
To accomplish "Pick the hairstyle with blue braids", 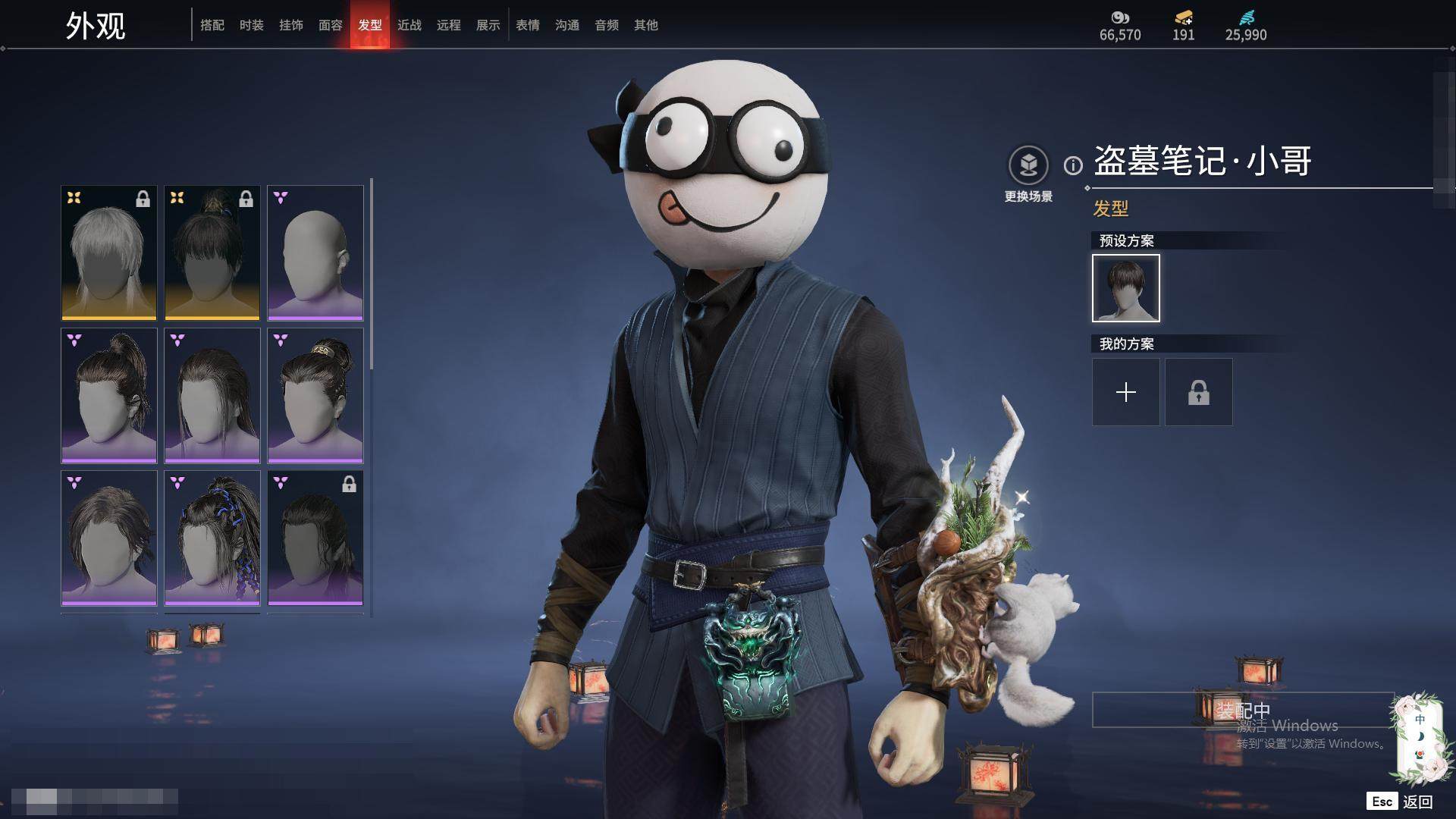I will point(212,538).
